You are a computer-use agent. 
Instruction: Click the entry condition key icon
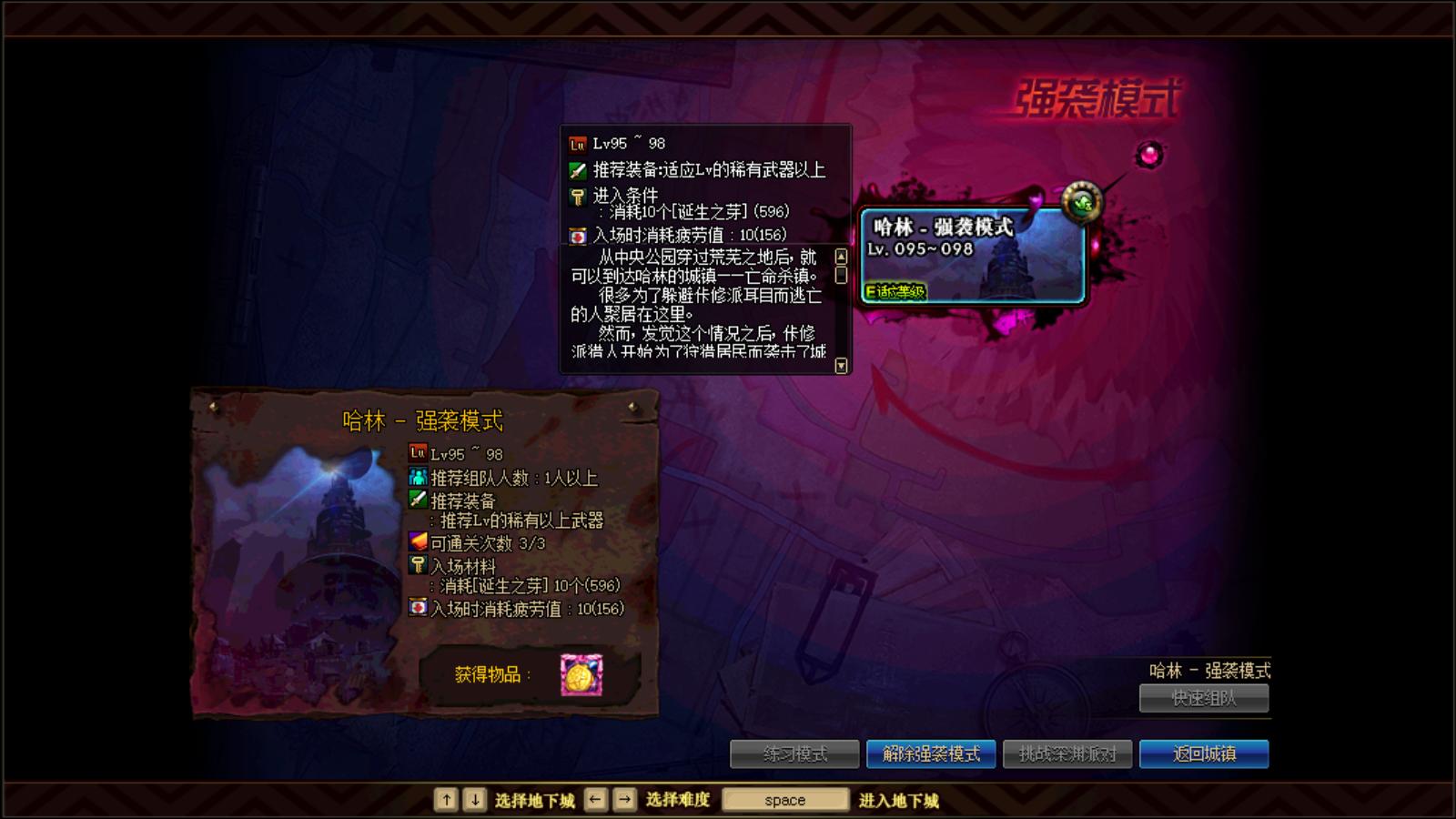pyautogui.click(x=576, y=194)
